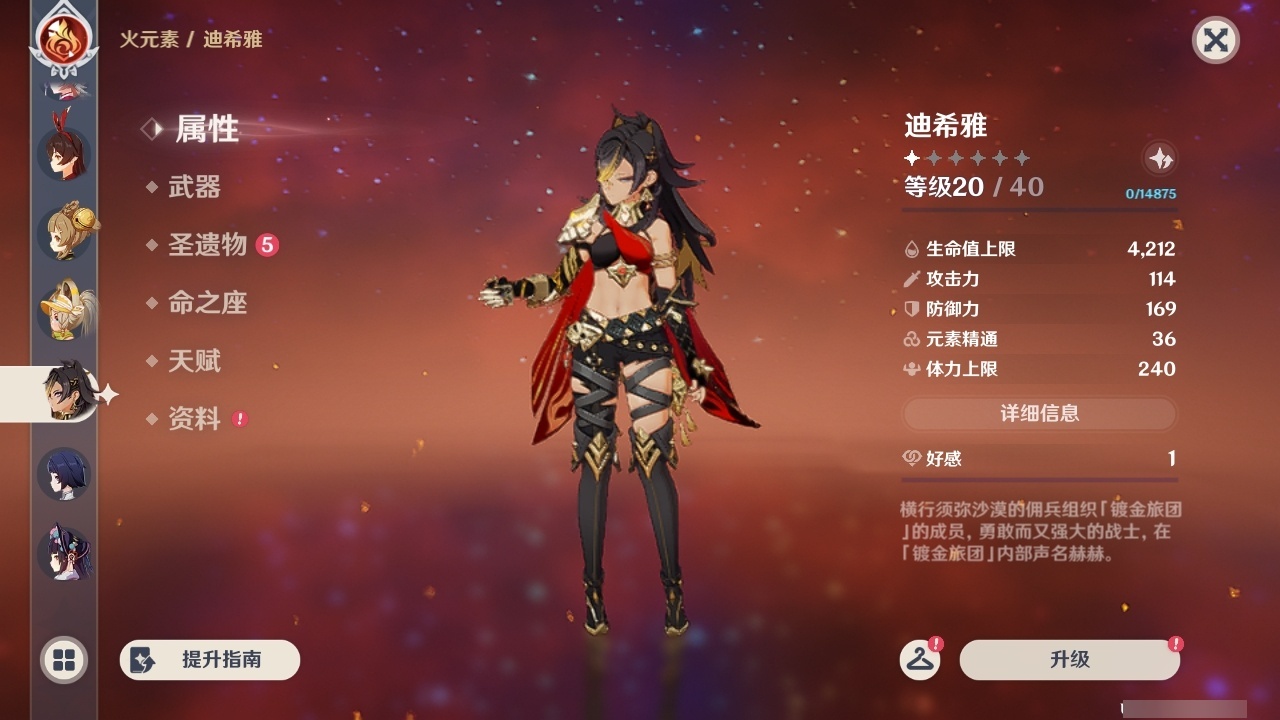Open 详细信息 details panel
Screen dimensions: 1280x720
pyautogui.click(x=1040, y=413)
